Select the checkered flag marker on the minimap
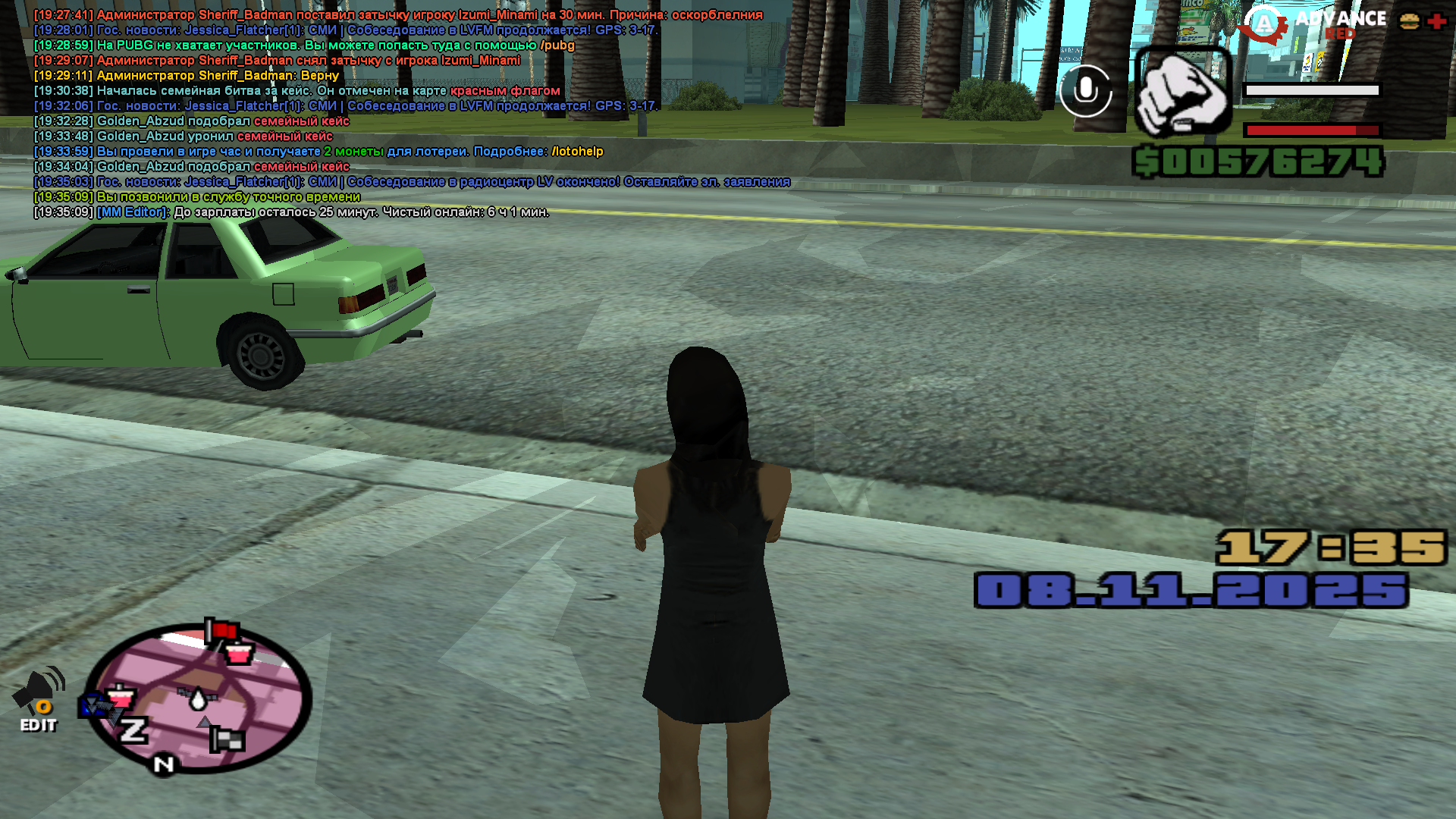This screenshot has width=1456, height=819. coord(226,739)
